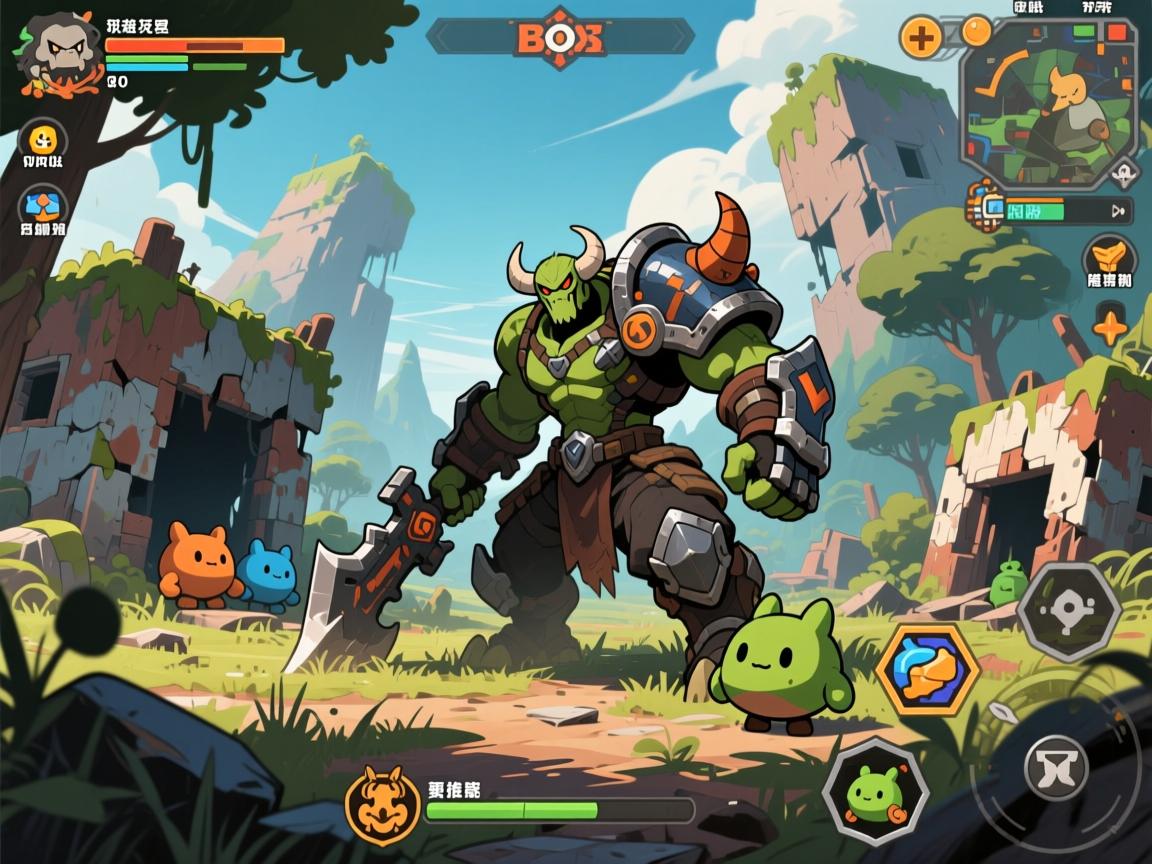Click the skull badge on the minimap corner
The width and height of the screenshot is (1152, 864).
(x=1125, y=173)
